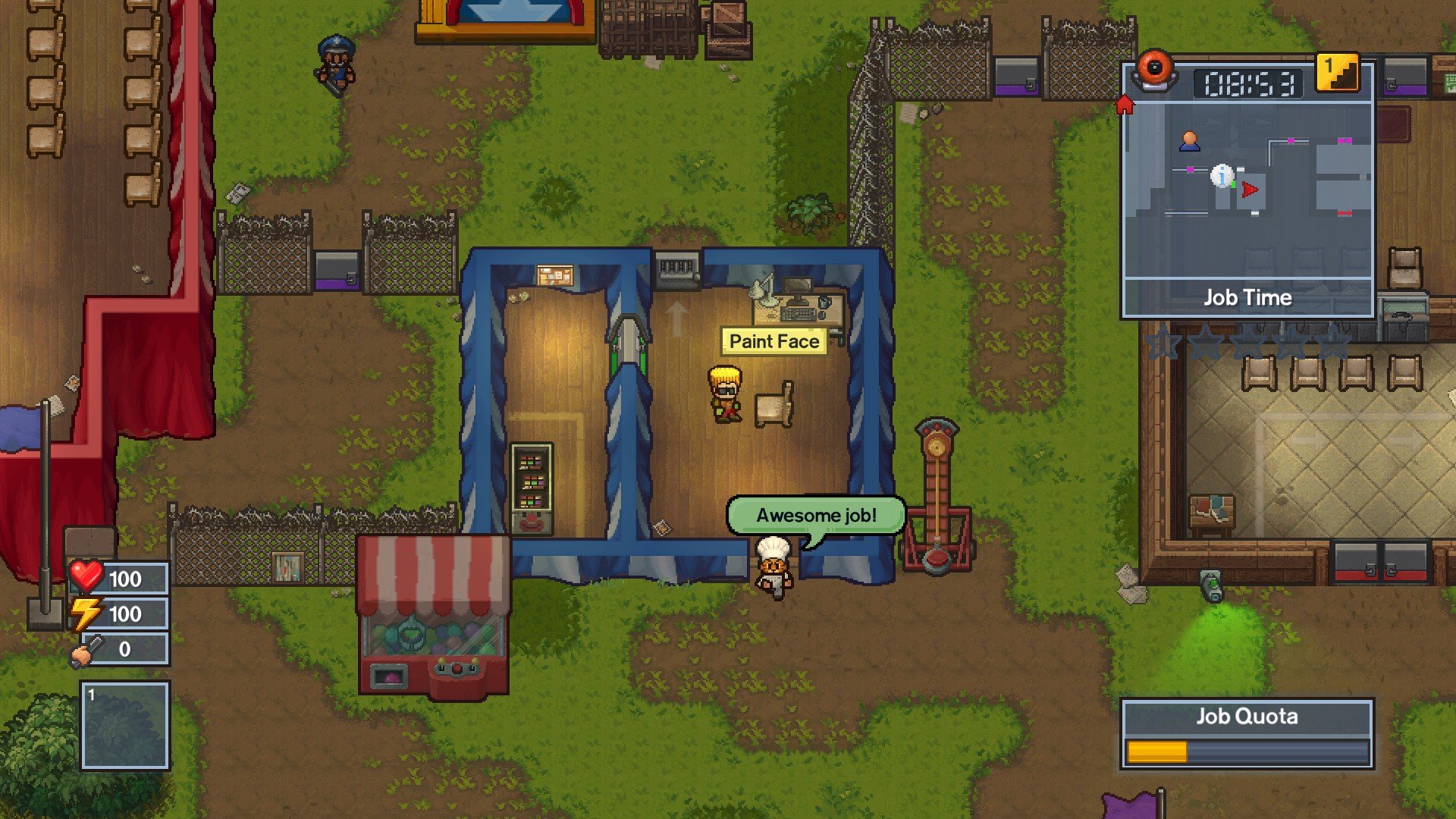Click the player marker on the minimap

coord(1190,142)
